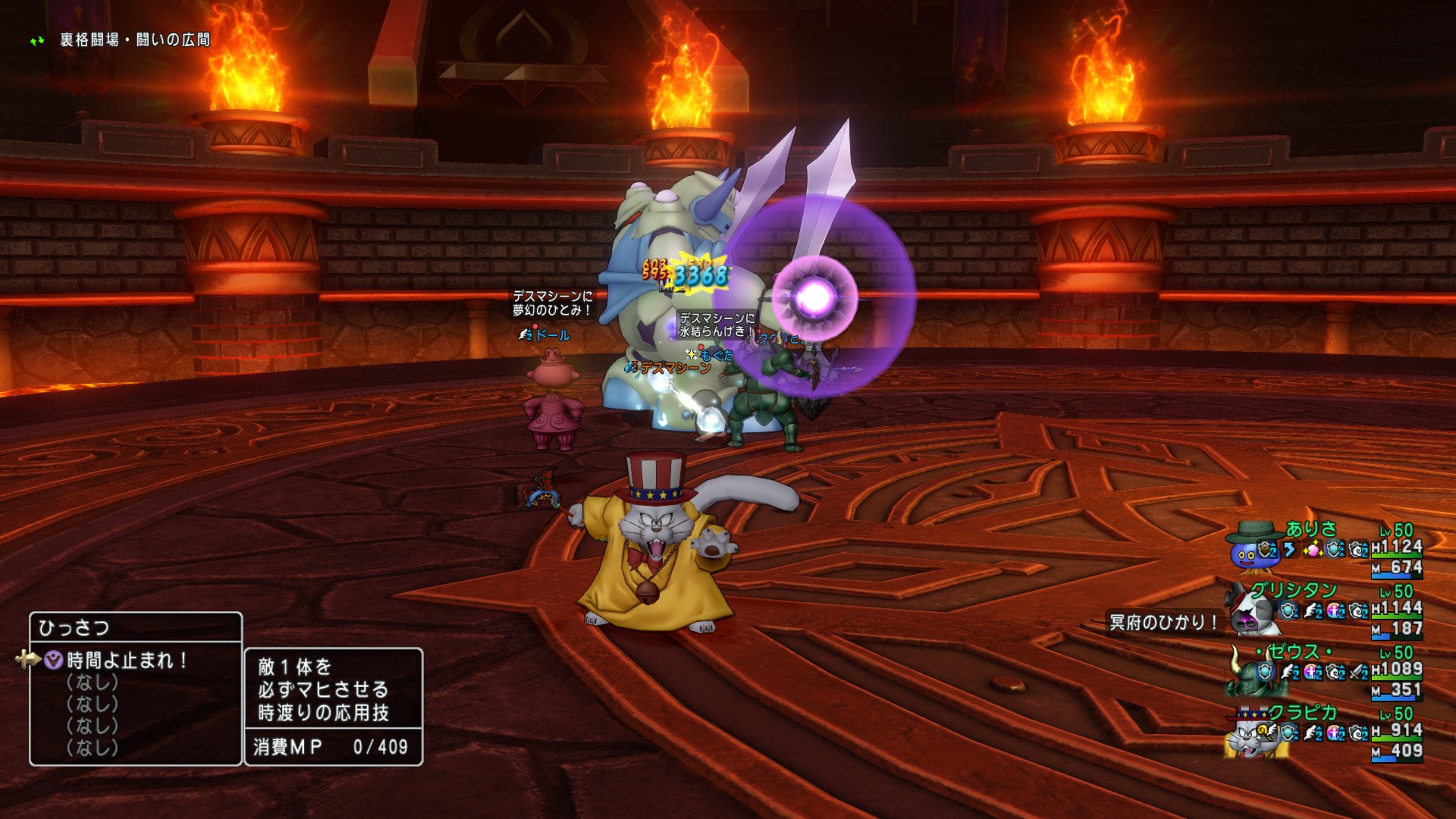Select party member ありさ in party list

(x=1310, y=529)
